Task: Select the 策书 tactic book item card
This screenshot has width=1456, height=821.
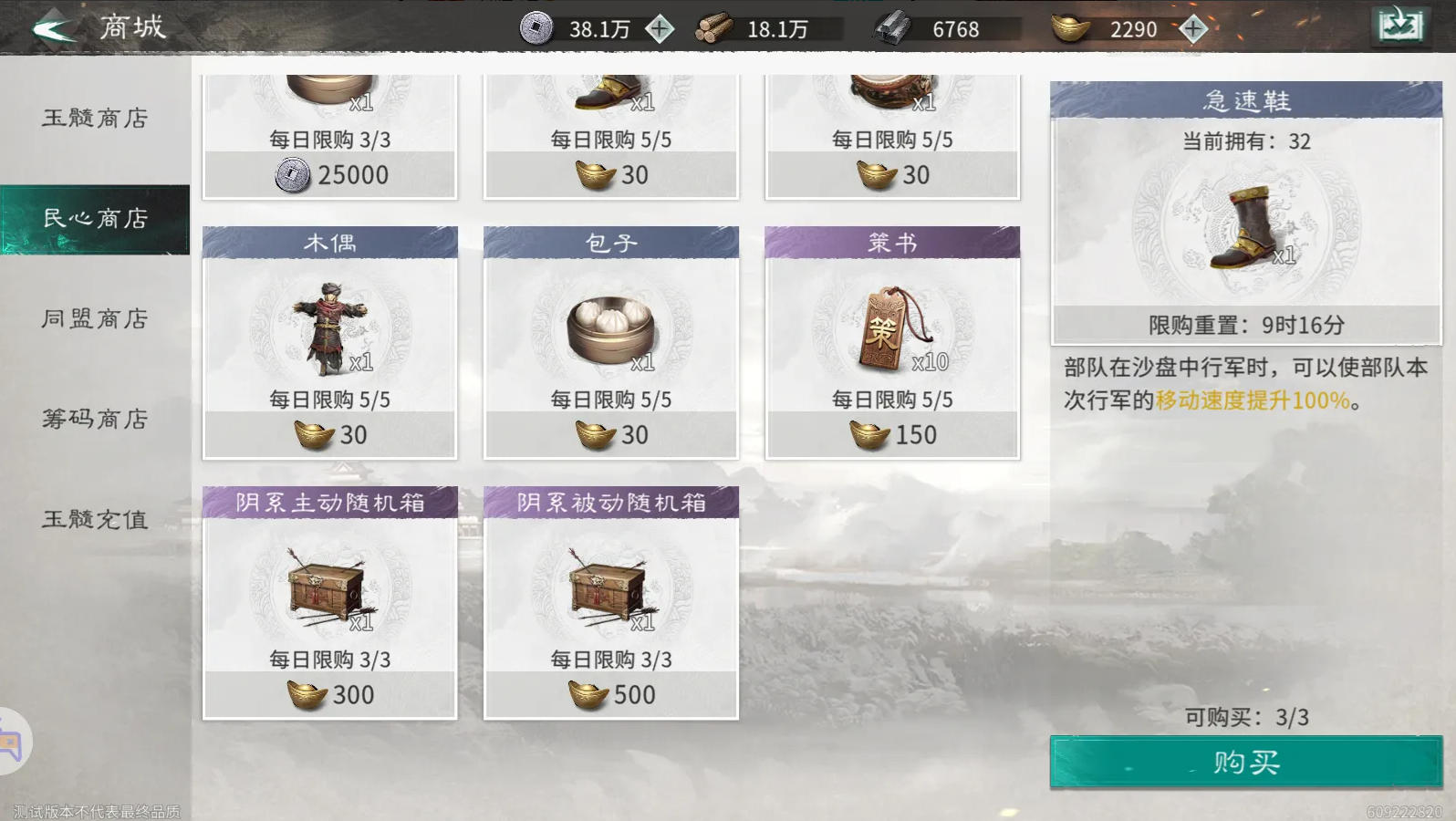Action: 892,342
